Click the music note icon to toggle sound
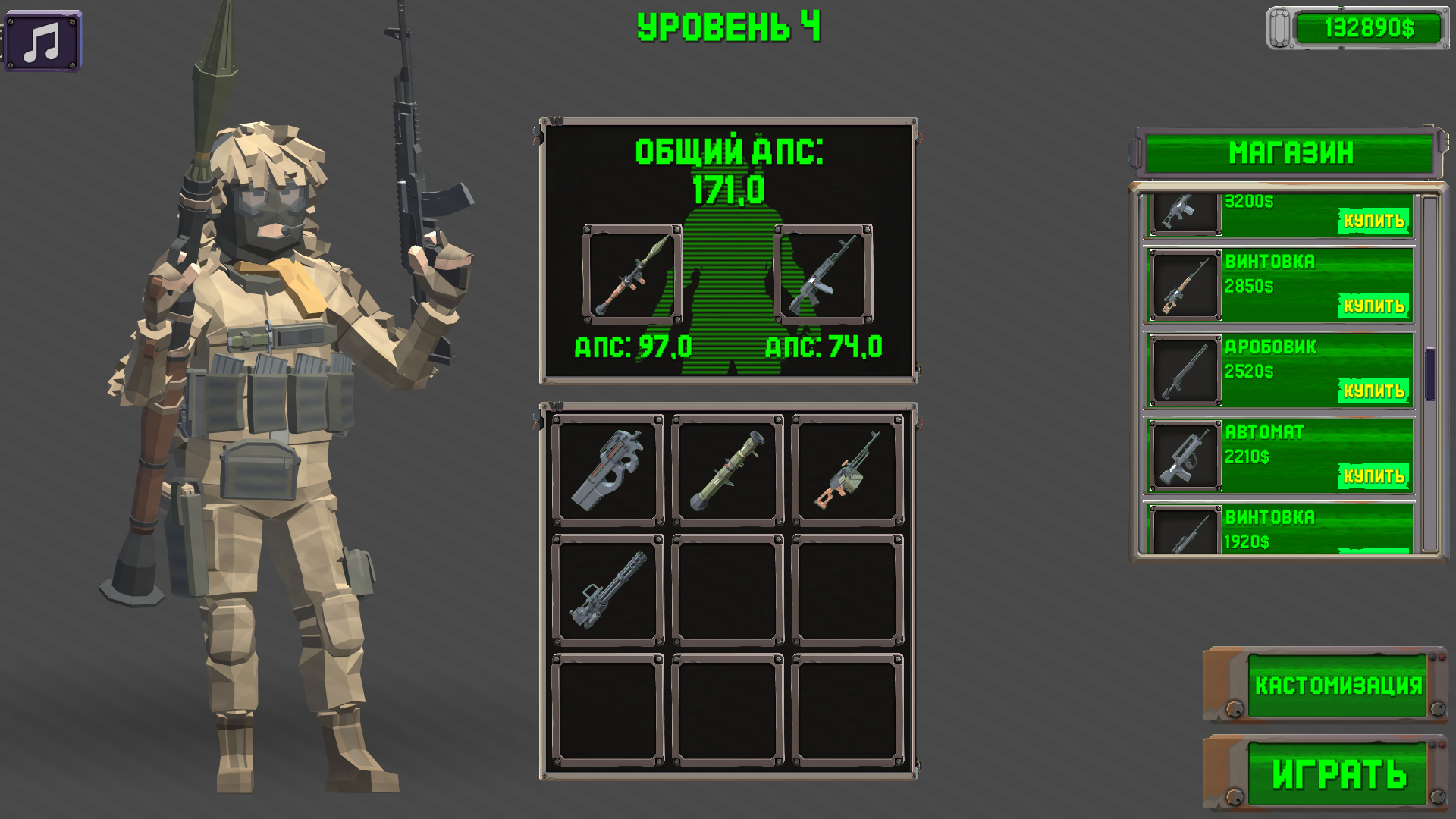 click(43, 43)
